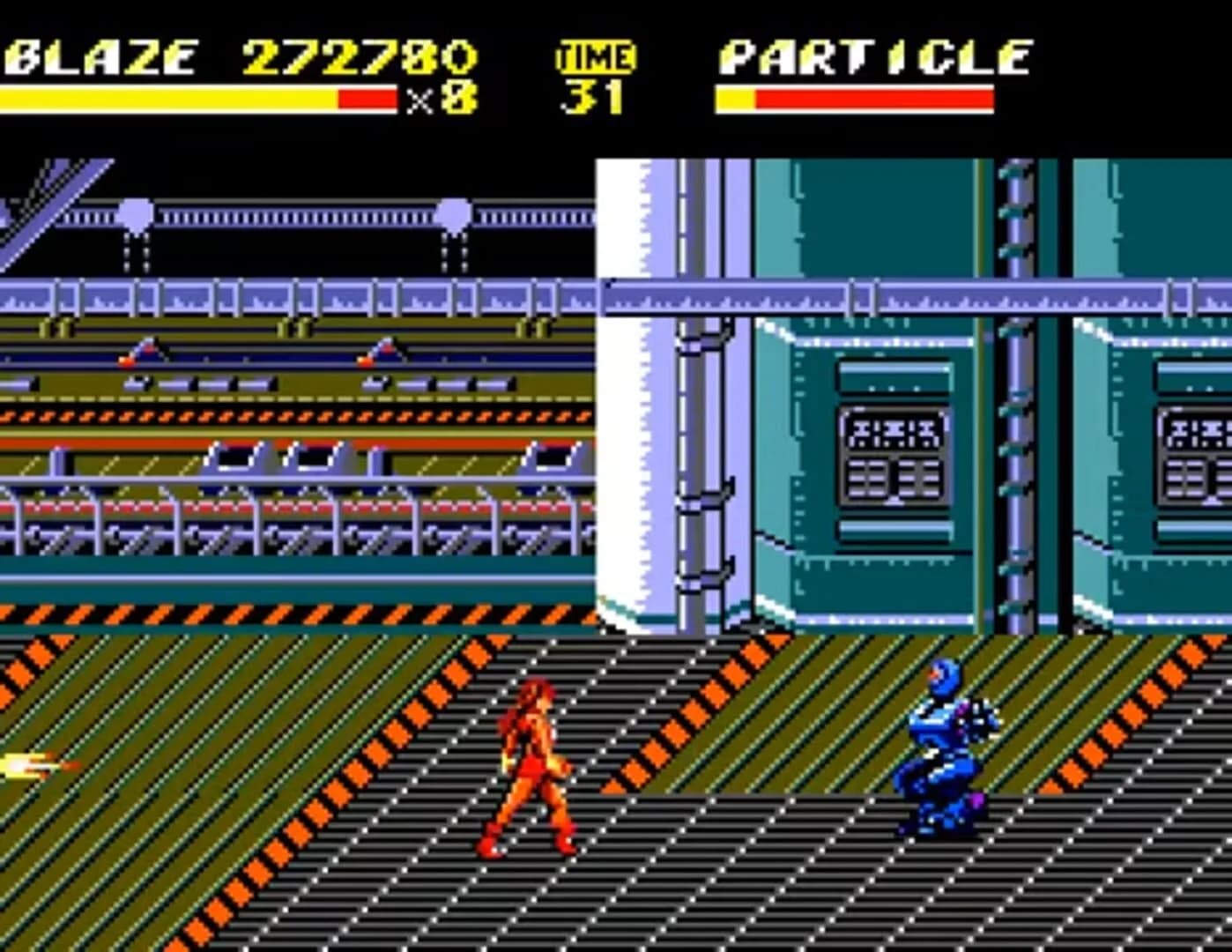Click the Blaze player sprite
Screen dimensions: 1232x952
pos(529,767)
